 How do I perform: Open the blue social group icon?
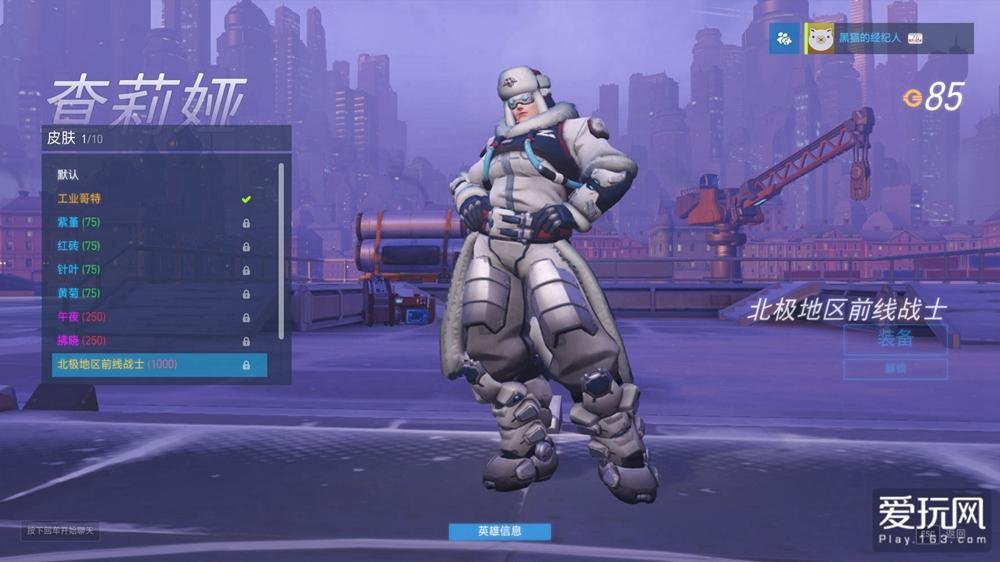[784, 38]
